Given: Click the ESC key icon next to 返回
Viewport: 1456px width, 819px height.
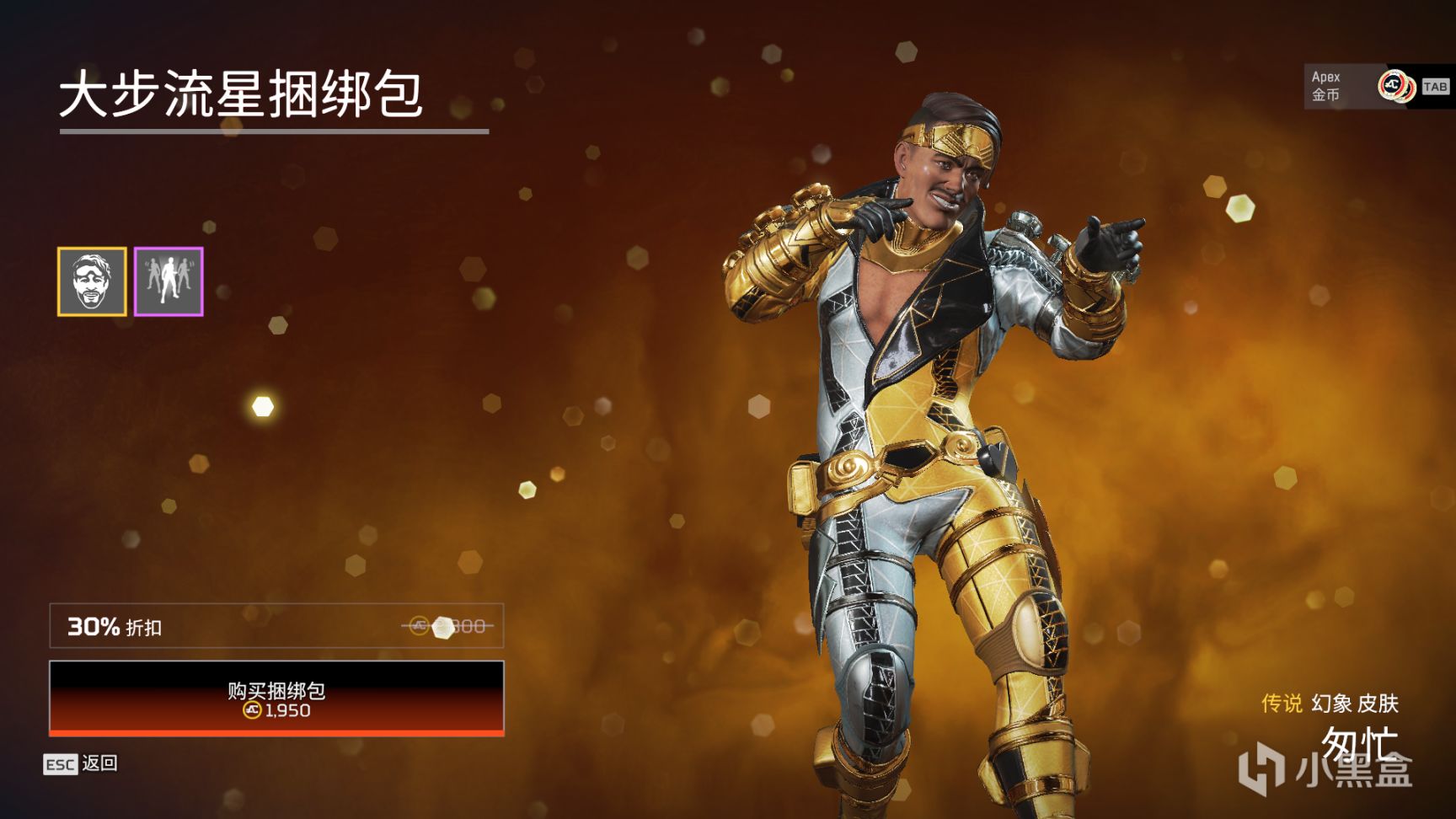Looking at the screenshot, I should click(60, 765).
